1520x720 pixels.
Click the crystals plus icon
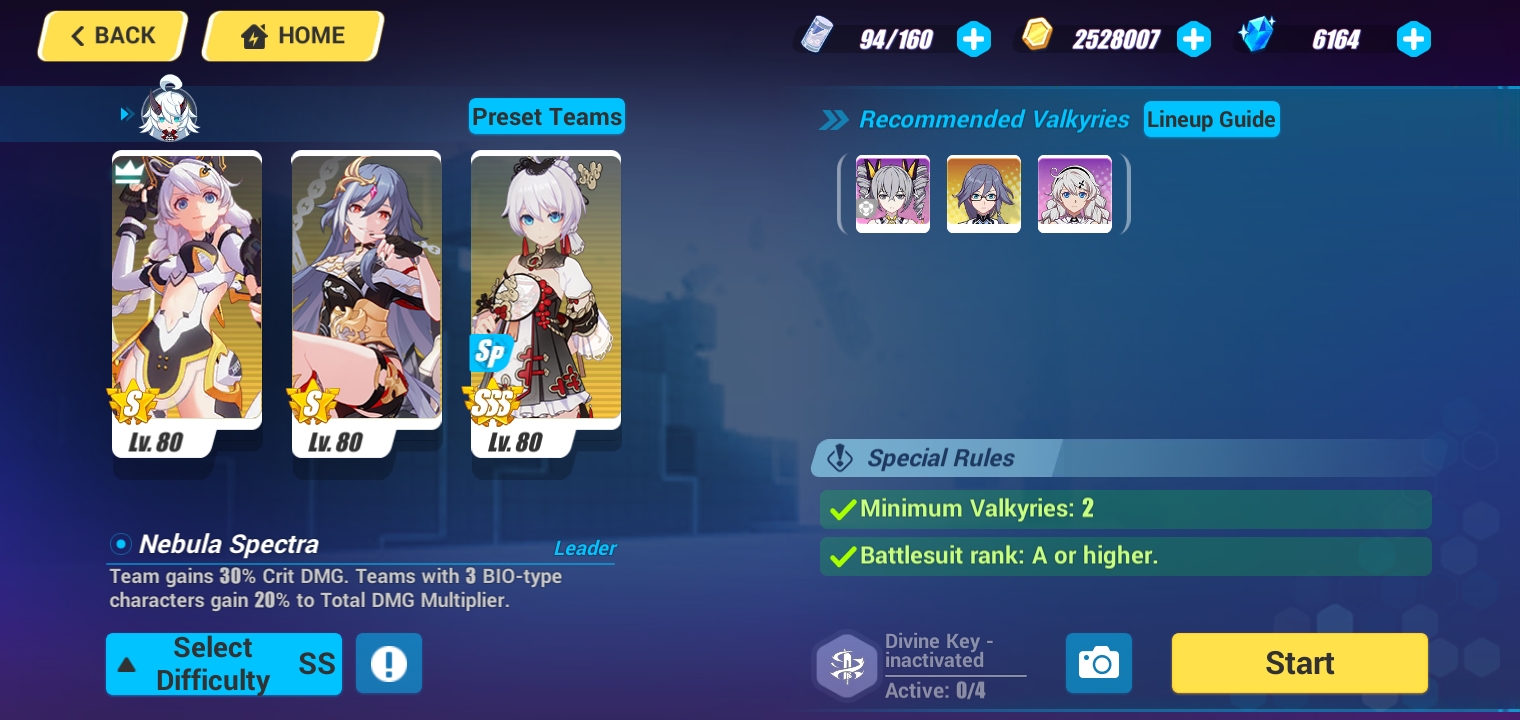click(x=1414, y=39)
